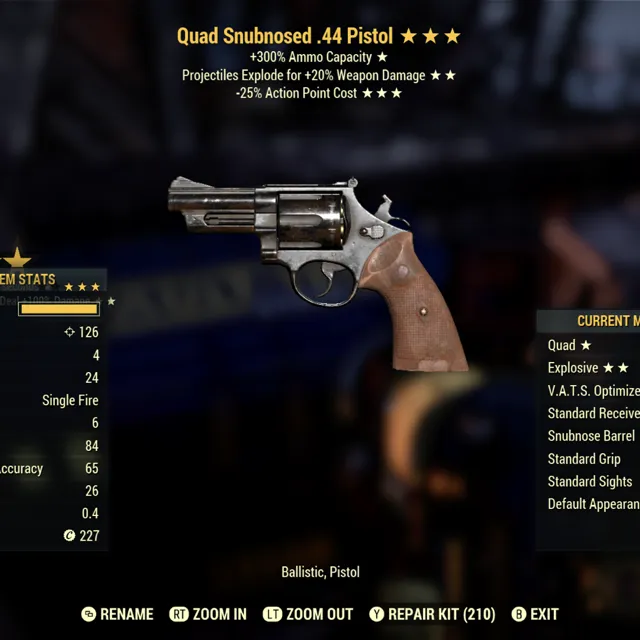The width and height of the screenshot is (640, 640).
Task: Choose the V.A.T.S. Optimized mod row
Action: point(593,391)
